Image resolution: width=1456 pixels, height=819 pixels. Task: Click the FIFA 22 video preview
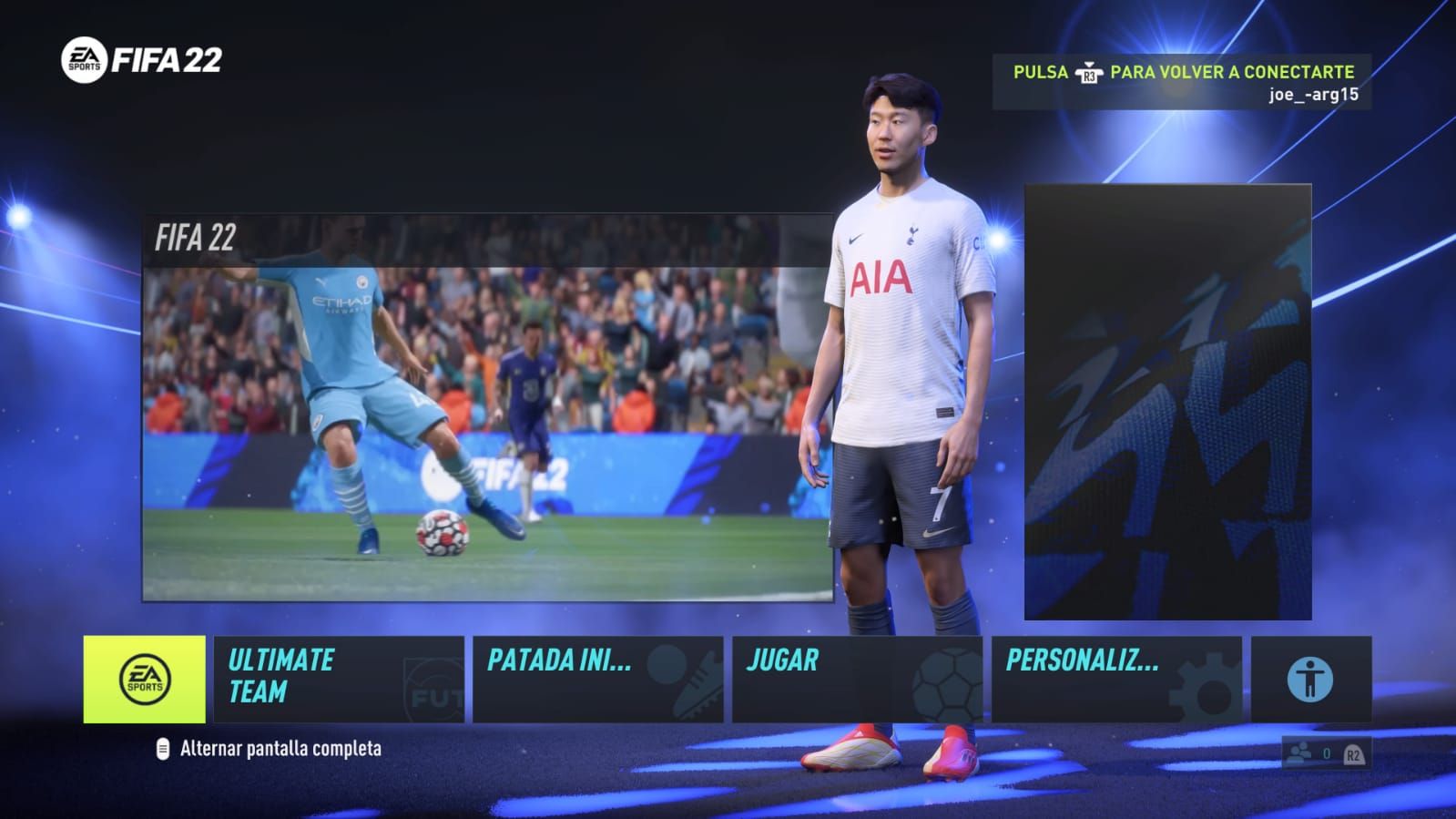(x=487, y=408)
